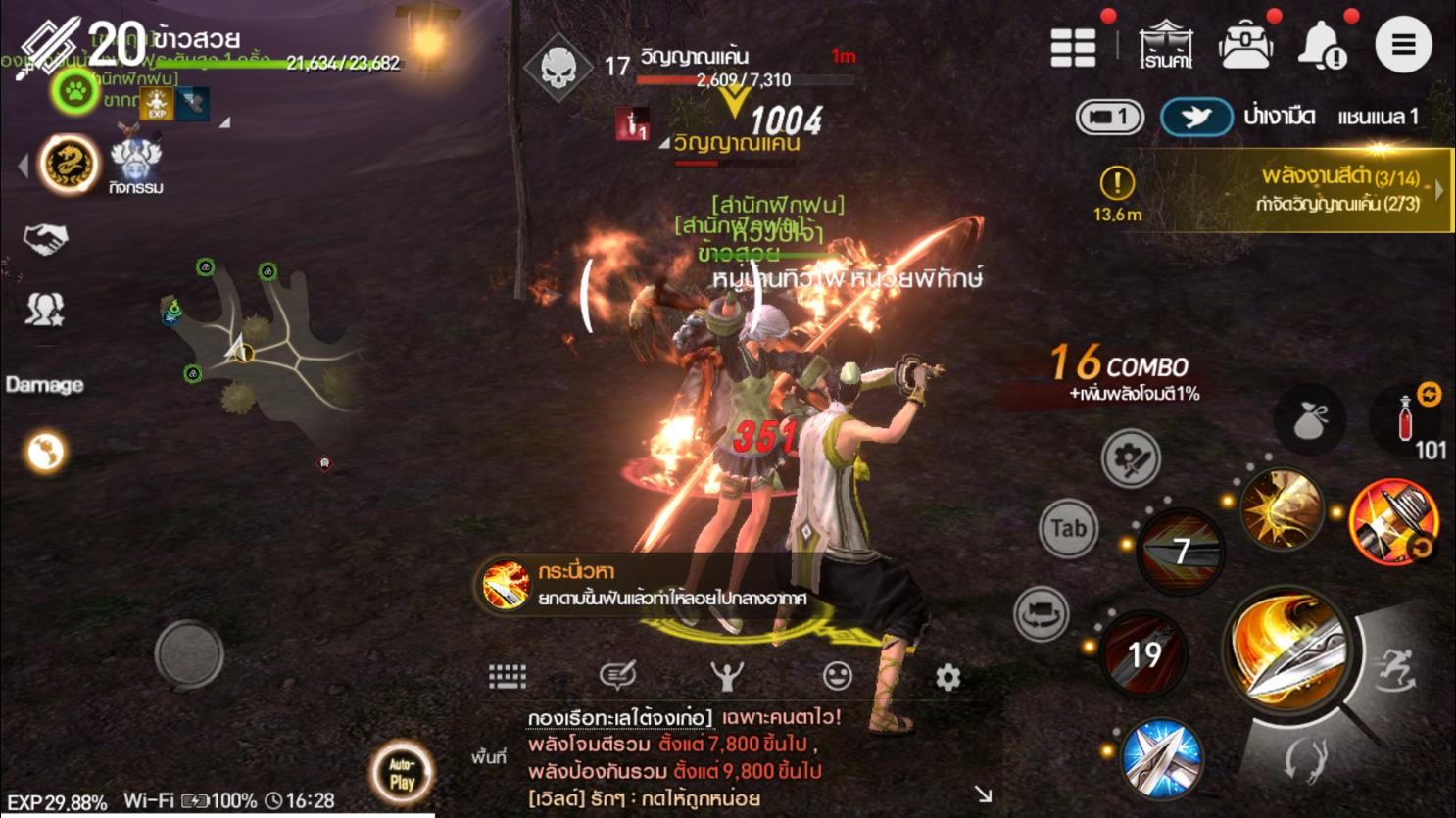Viewport: 1456px width, 818px height.
Task: Use the red health potion
Action: point(1407,421)
